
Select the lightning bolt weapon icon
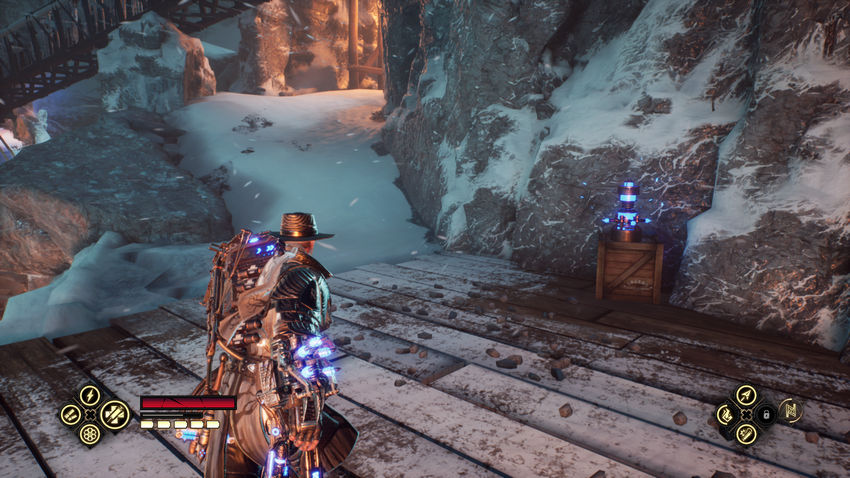point(89,394)
